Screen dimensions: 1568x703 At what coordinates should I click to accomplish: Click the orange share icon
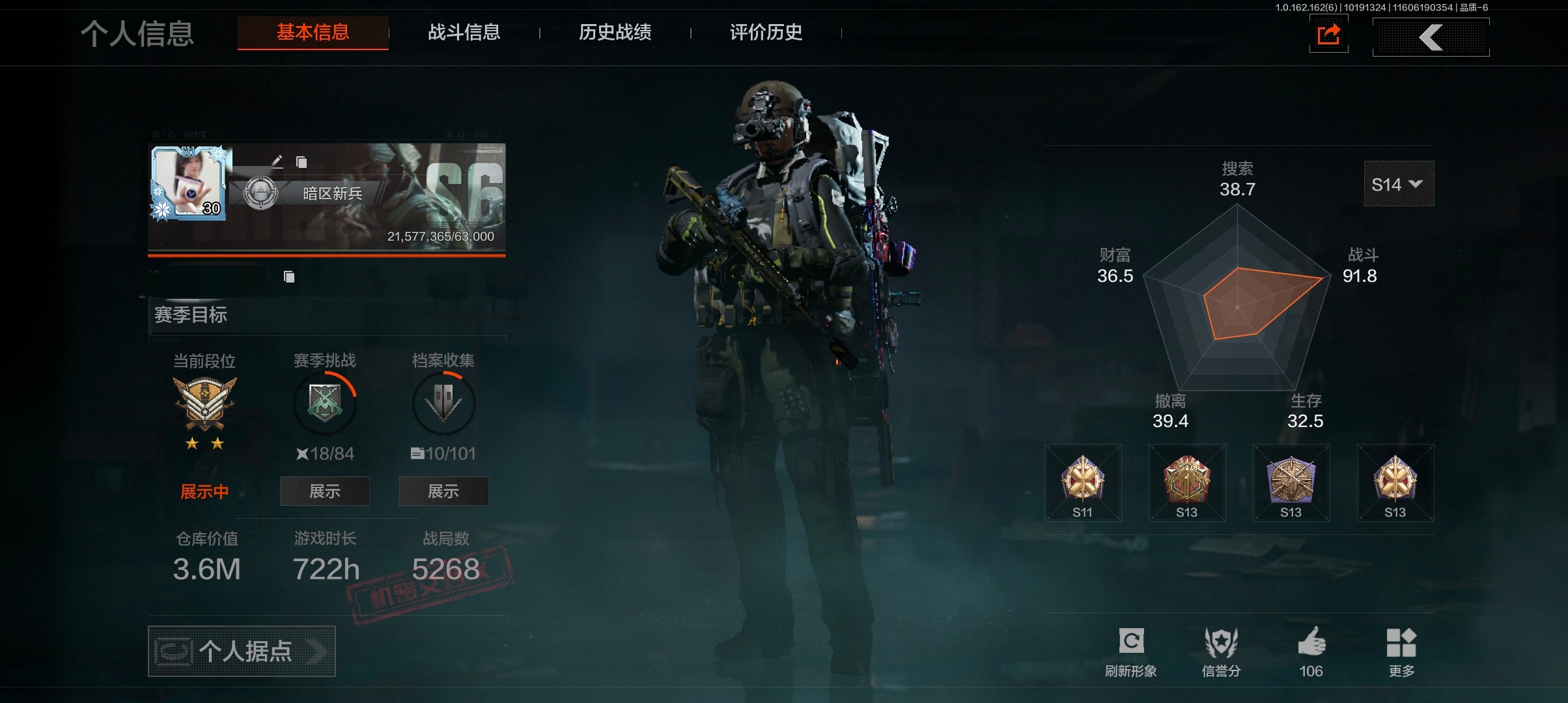point(1328,34)
